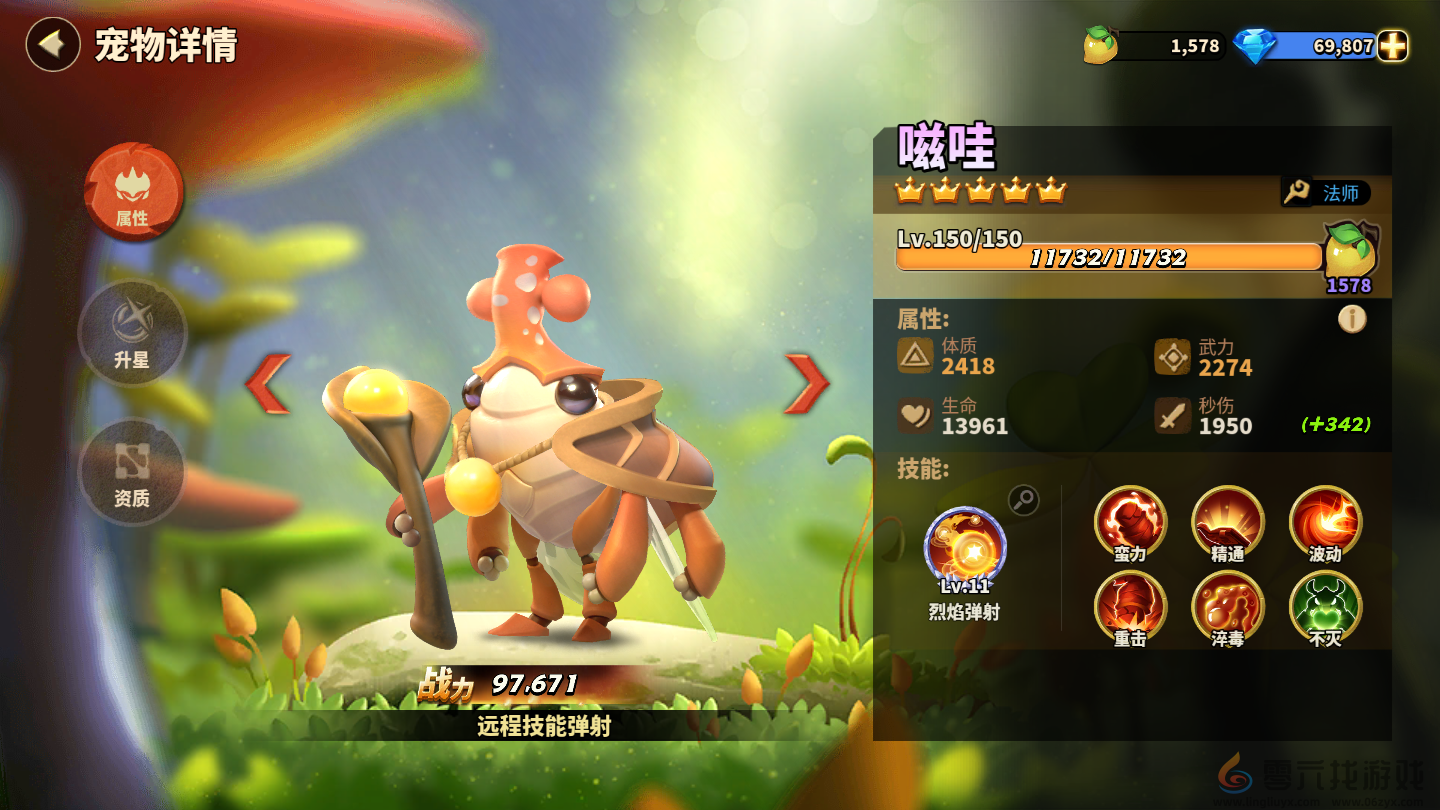Inspect skills with the magnifier icon
Viewport: 1440px width, 810px height.
point(1023,500)
